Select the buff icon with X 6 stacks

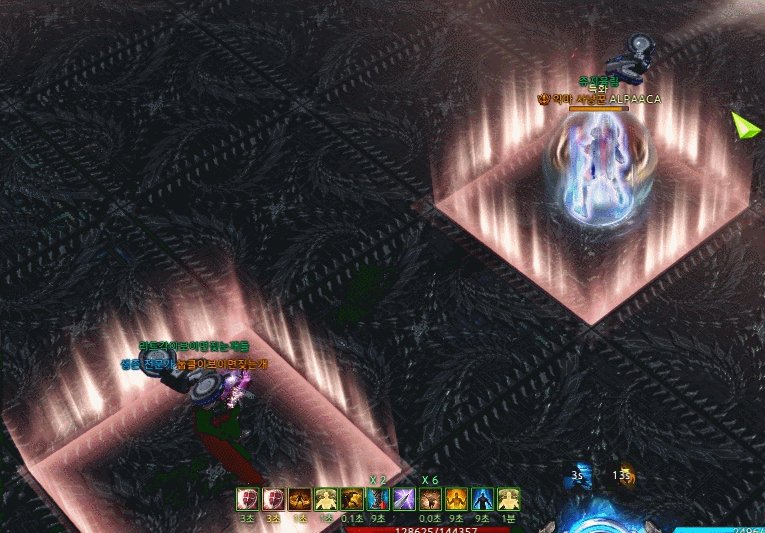(430, 499)
